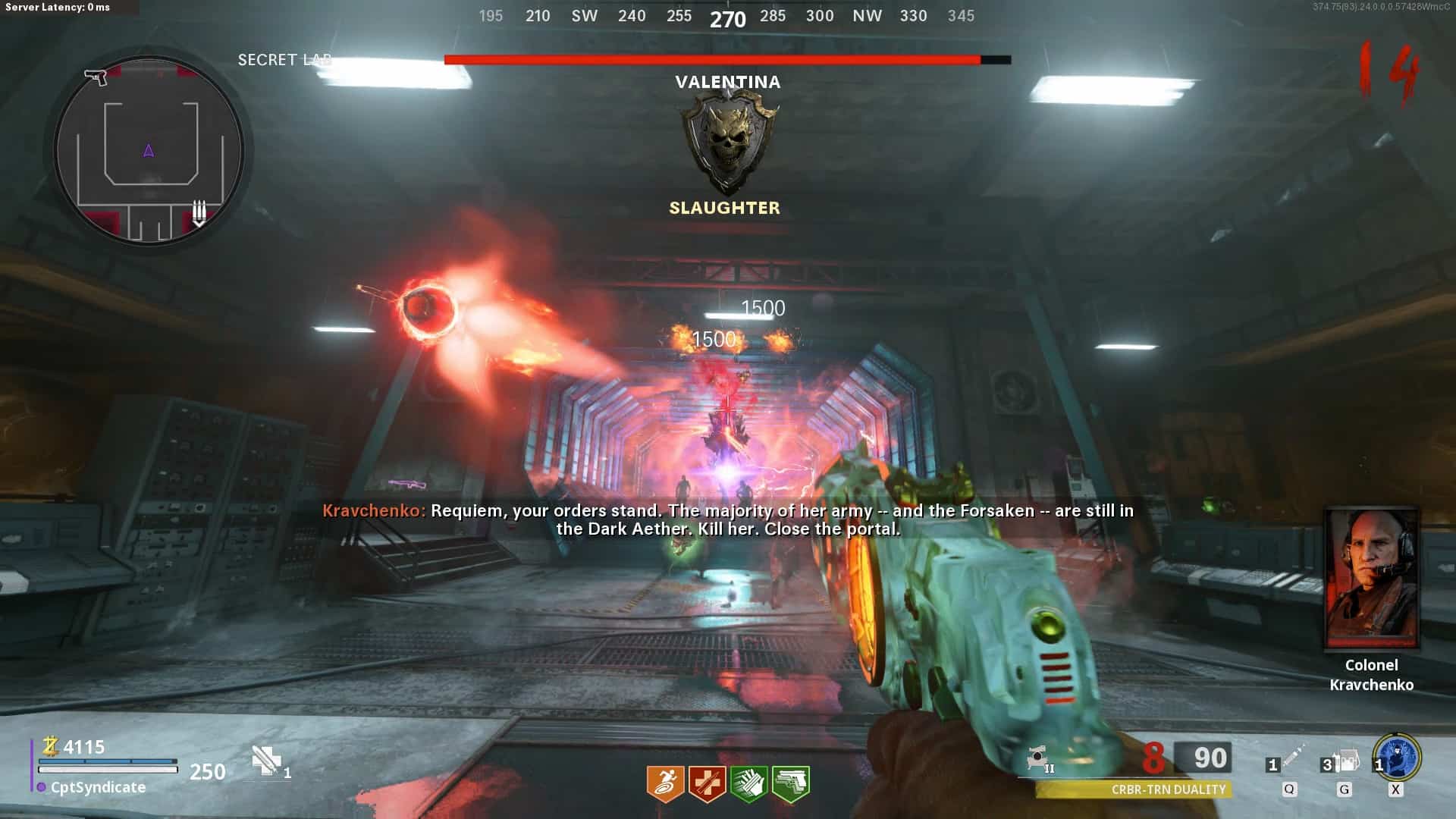Viewport: 1456px width, 819px height.
Task: Select the green glove perk icon
Action: coord(748,783)
